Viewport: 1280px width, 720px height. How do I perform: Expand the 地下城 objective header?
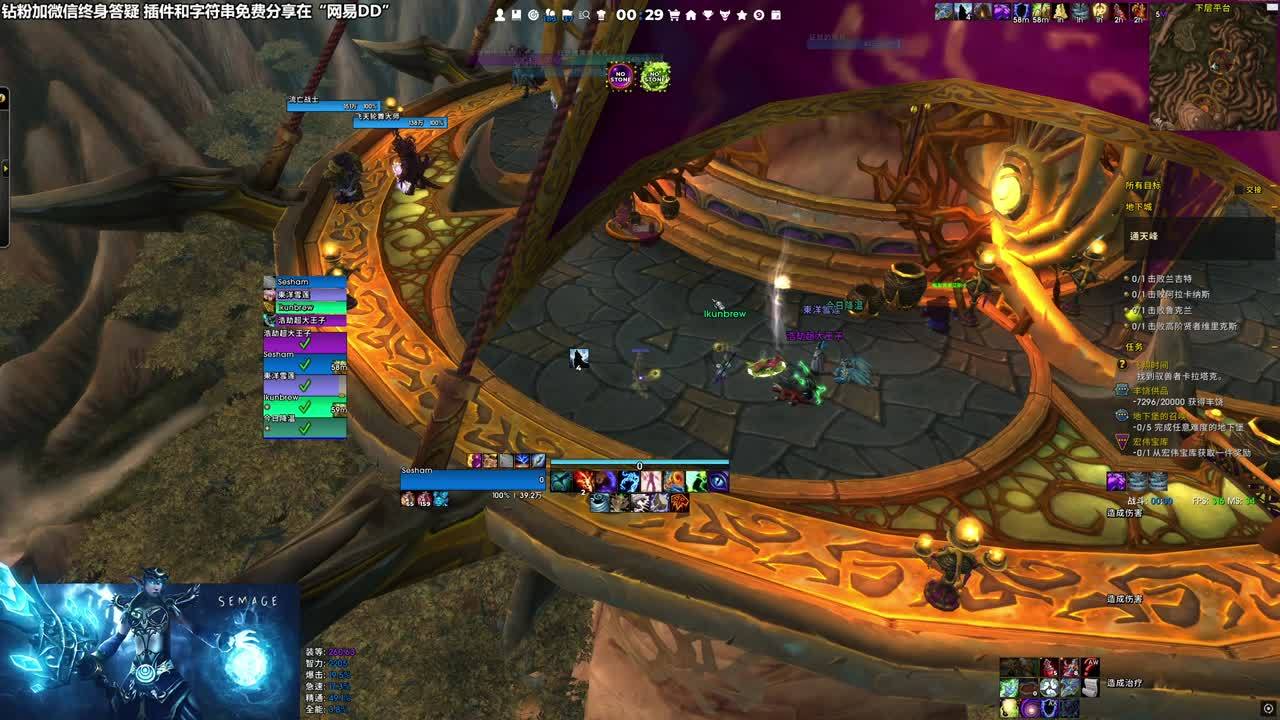coord(1139,207)
